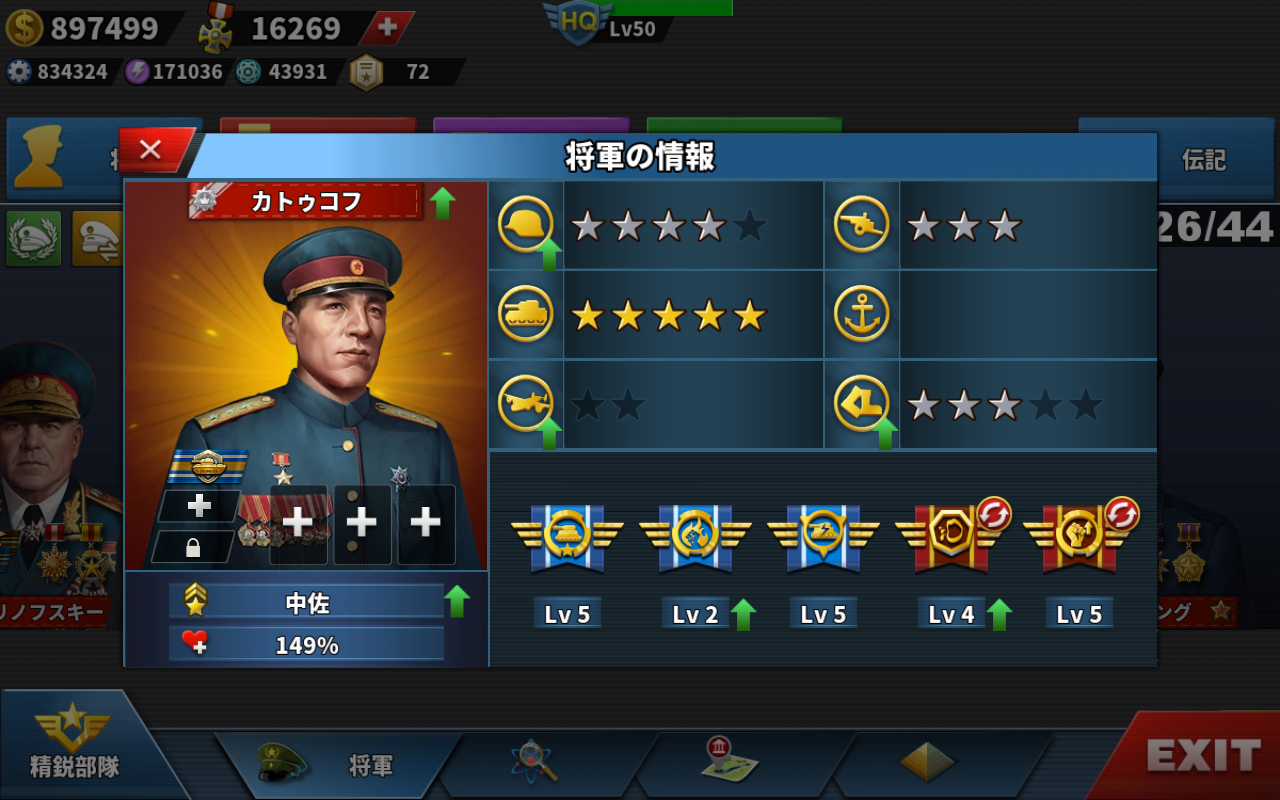
Task: Open the 伝記 biography button
Action: coord(1203,160)
